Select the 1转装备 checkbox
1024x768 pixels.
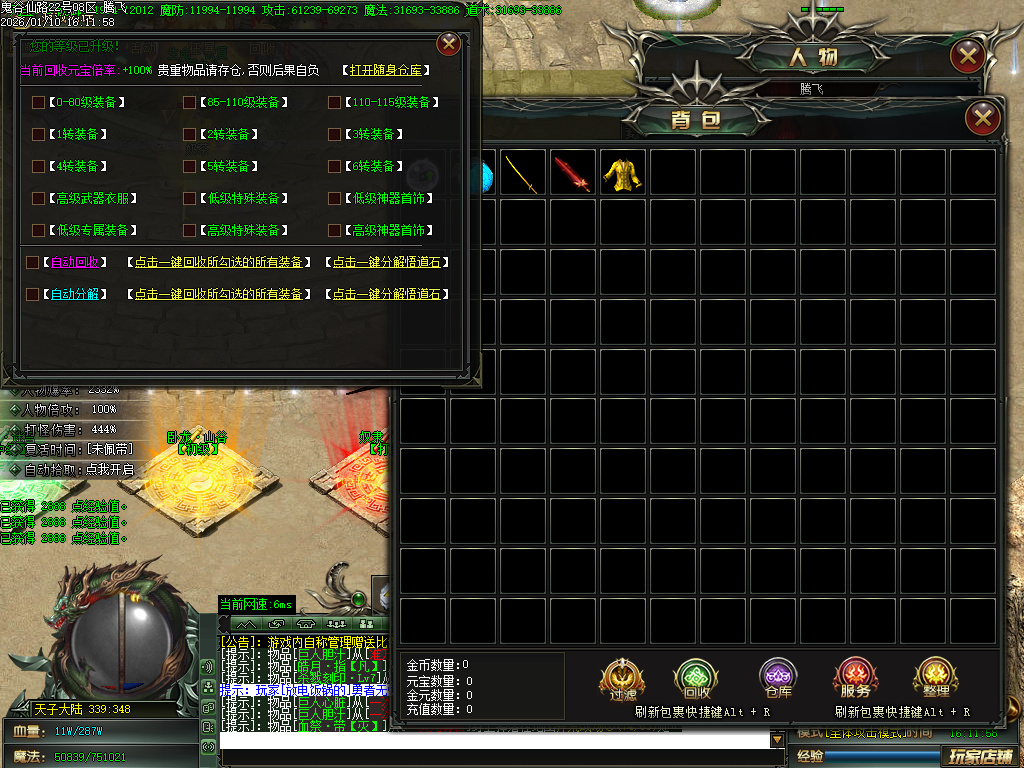click(39, 134)
